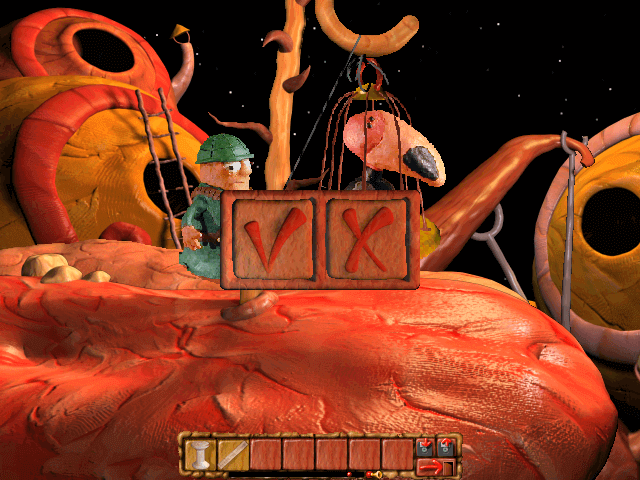Select the thread spool inventory item
Image resolution: width=640 pixels, height=480 pixels.
pos(199,454)
